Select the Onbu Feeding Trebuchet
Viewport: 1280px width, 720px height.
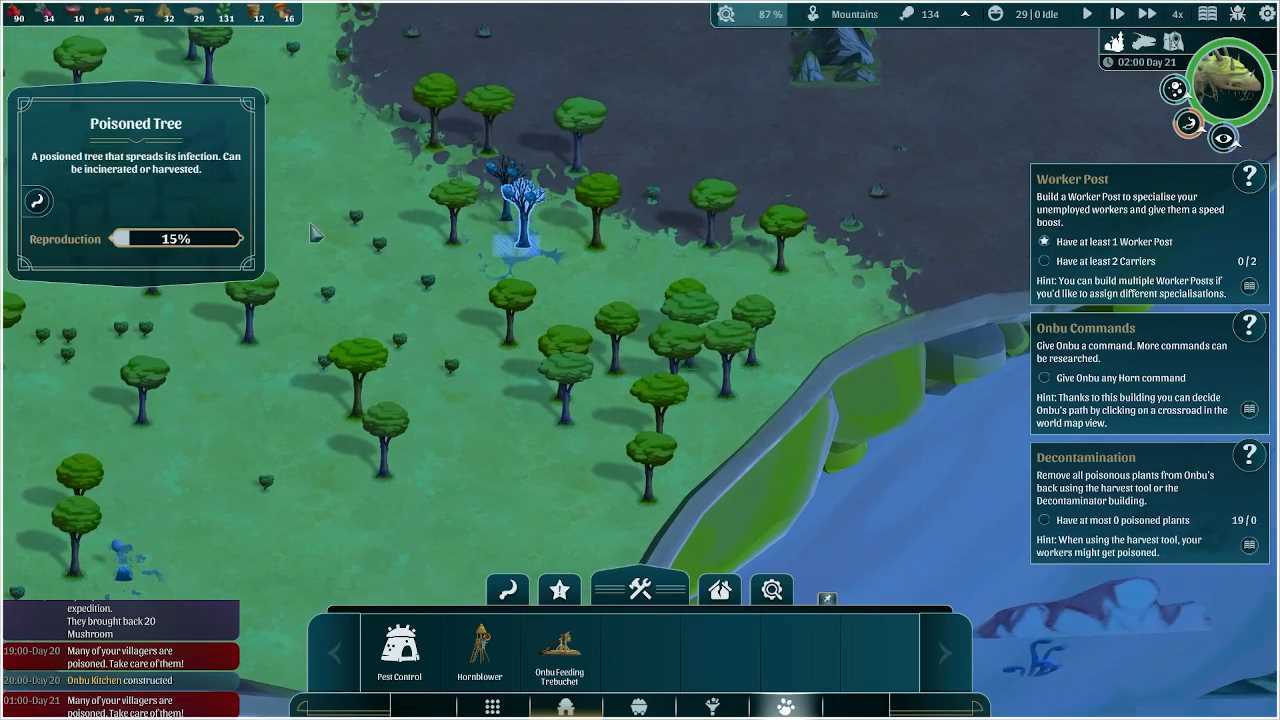tap(559, 655)
